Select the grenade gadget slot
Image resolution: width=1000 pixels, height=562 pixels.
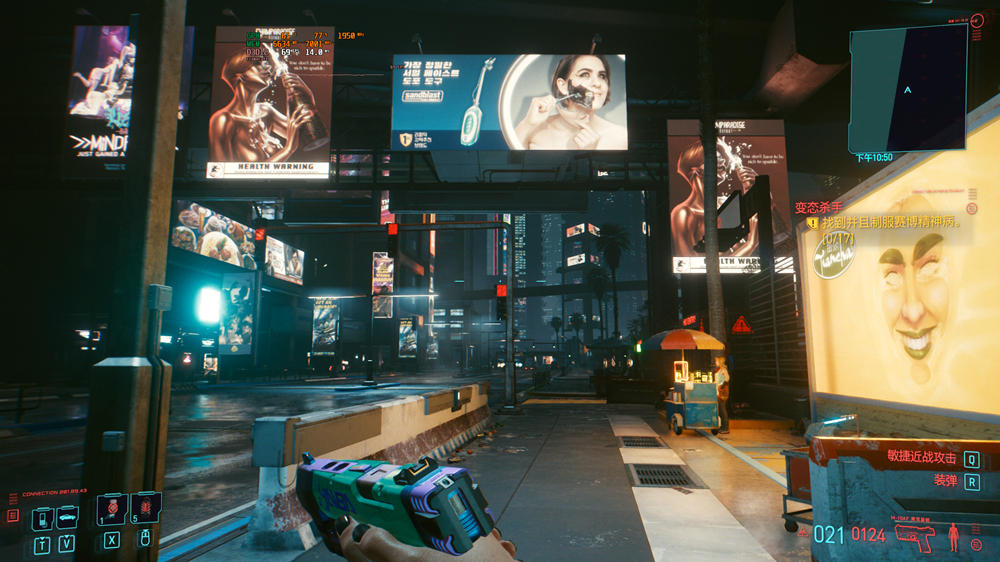point(145,507)
